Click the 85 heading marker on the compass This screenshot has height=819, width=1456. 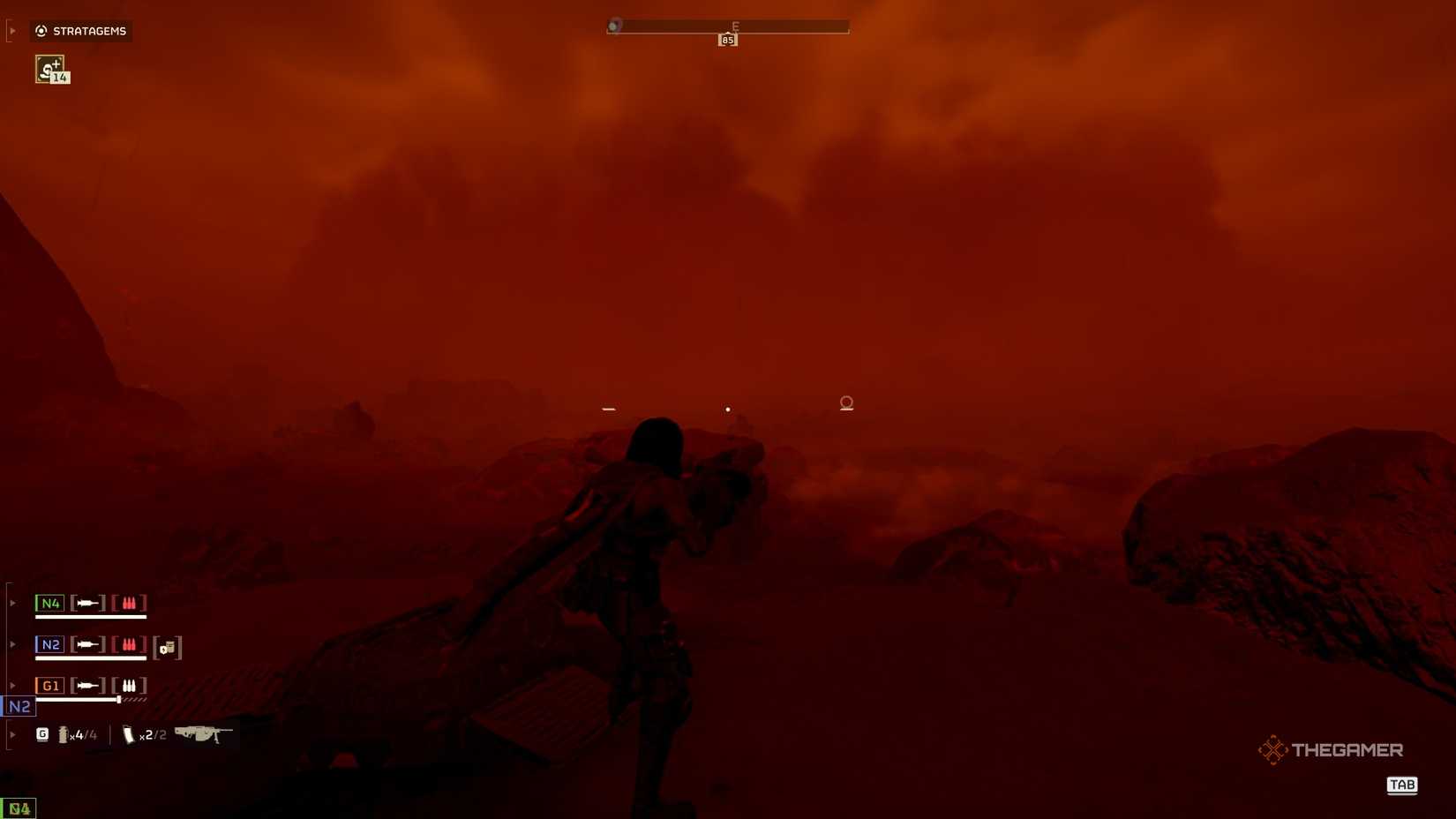(x=728, y=38)
